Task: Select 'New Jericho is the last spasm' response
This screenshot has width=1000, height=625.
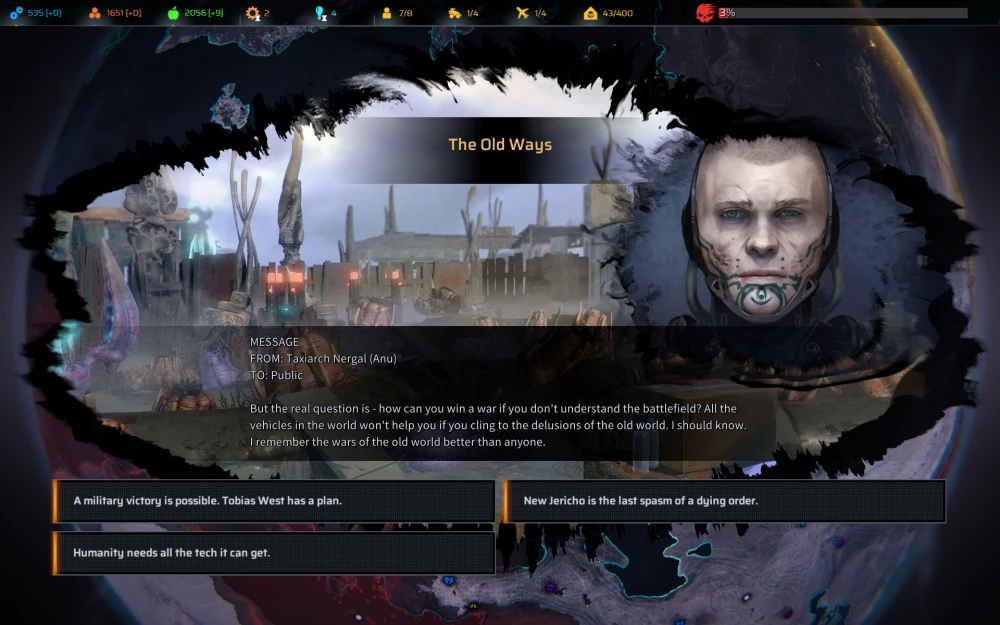Action: (724, 501)
